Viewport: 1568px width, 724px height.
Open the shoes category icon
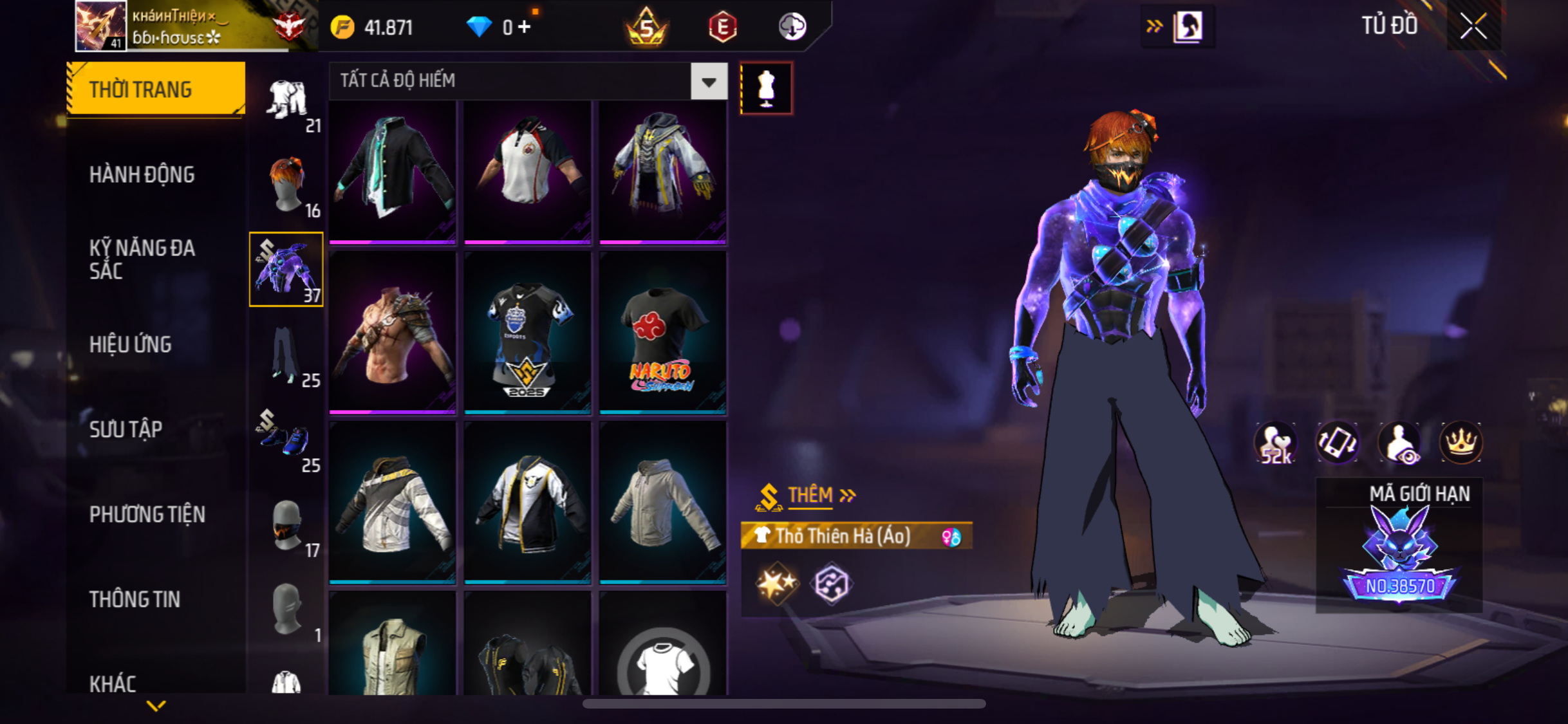coord(286,441)
